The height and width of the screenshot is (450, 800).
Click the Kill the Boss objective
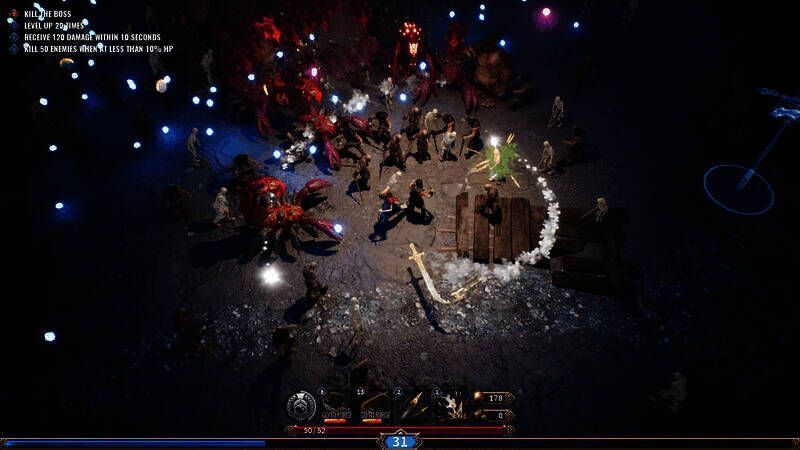(x=48, y=13)
